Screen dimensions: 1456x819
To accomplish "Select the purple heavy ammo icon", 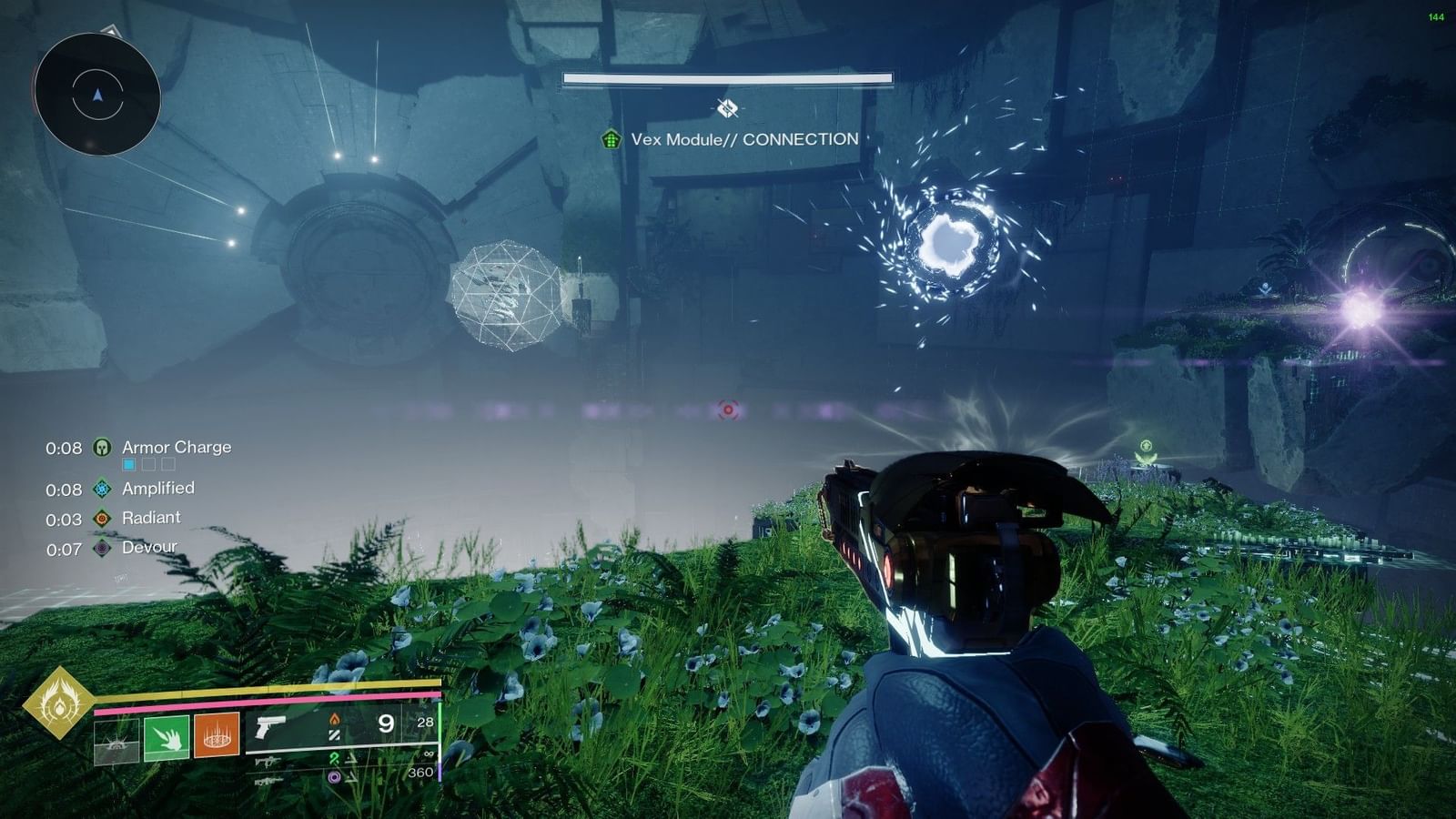I will (335, 776).
